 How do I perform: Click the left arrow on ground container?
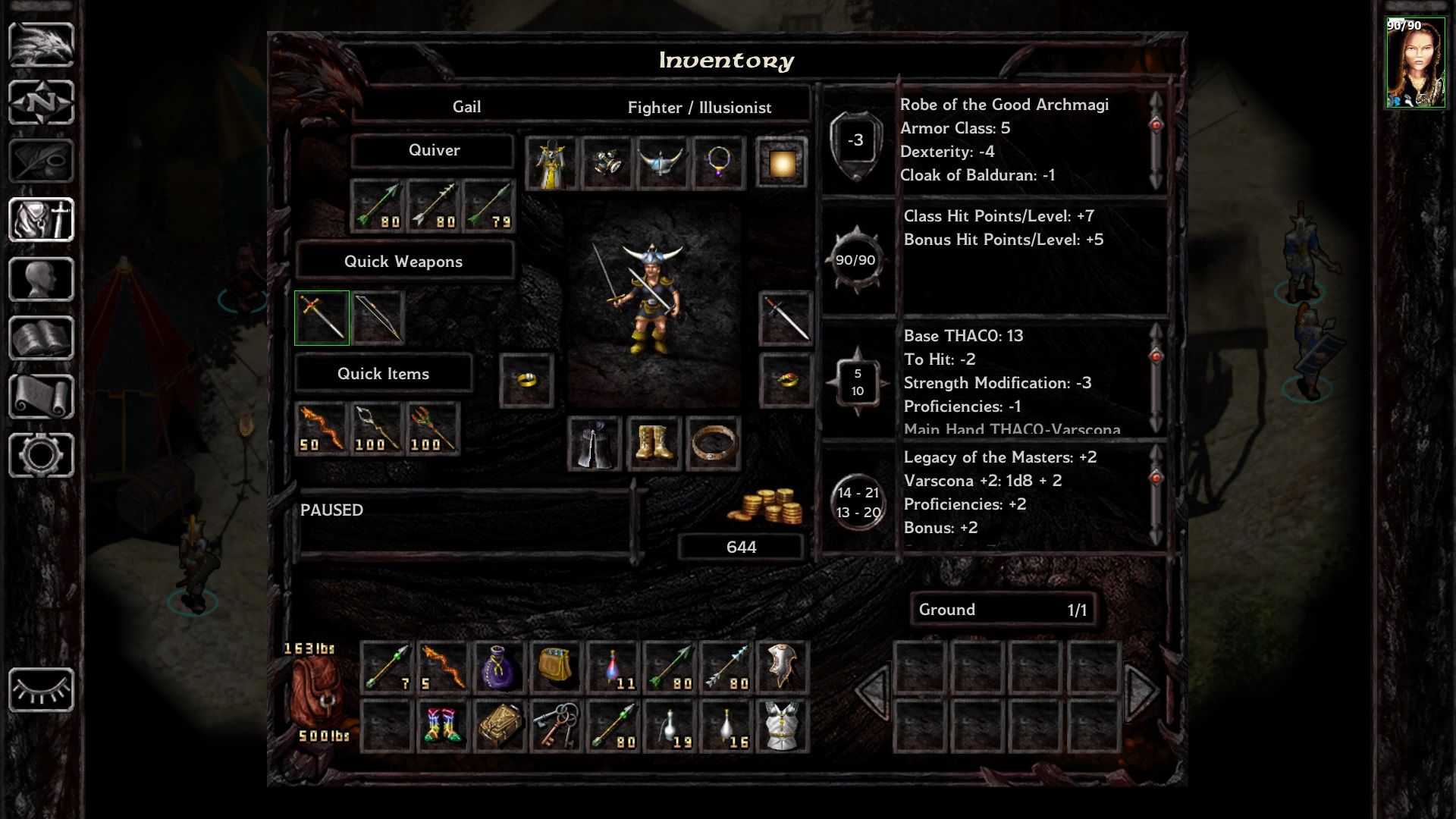tap(874, 691)
